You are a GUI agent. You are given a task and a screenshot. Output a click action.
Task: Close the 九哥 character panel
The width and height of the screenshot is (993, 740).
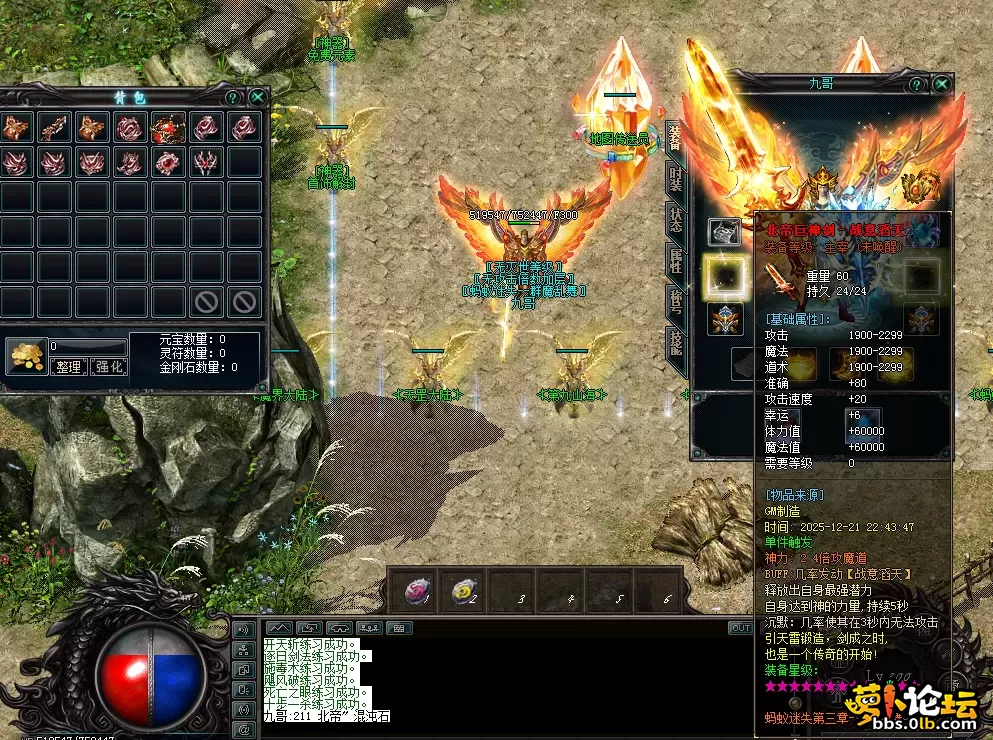point(942,84)
